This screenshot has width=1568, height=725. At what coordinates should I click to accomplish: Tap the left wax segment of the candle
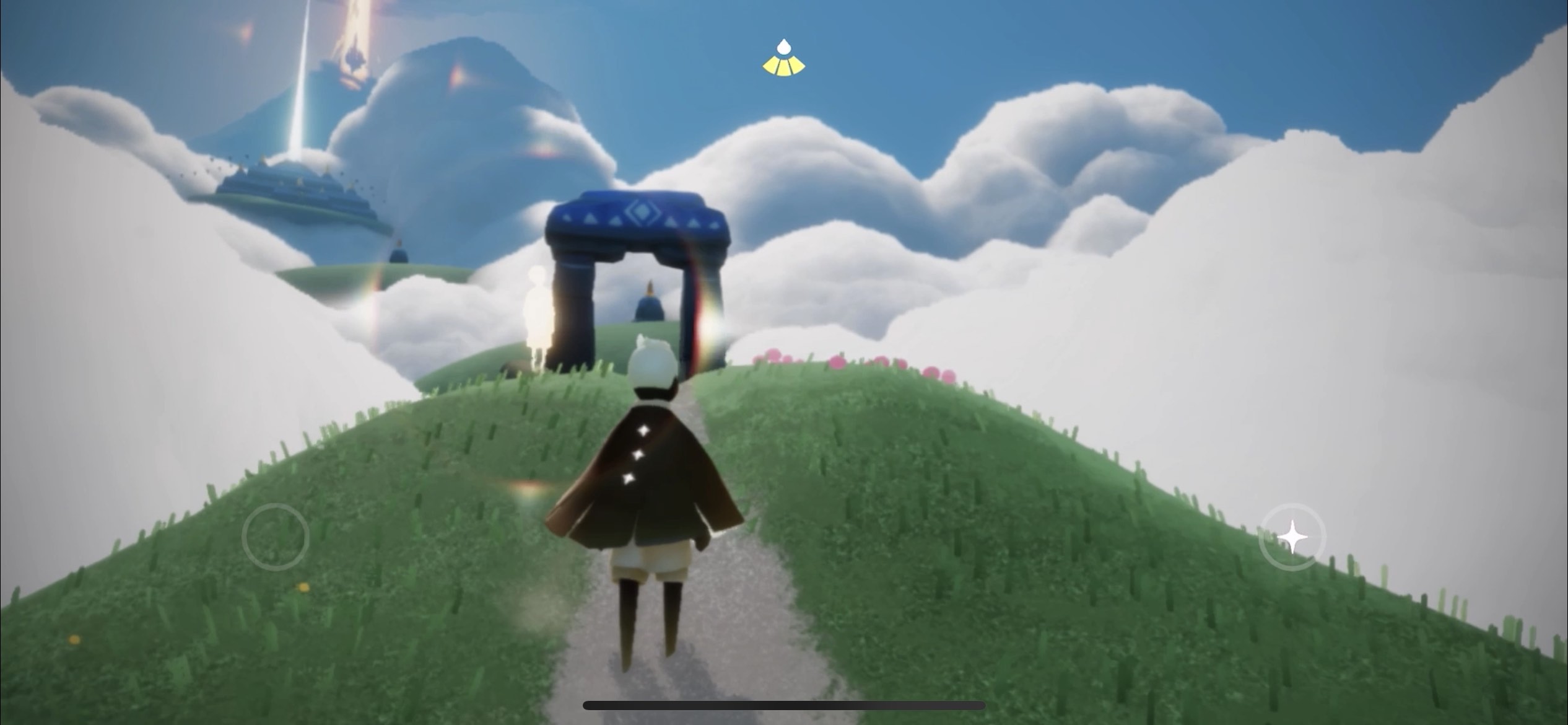pos(769,65)
